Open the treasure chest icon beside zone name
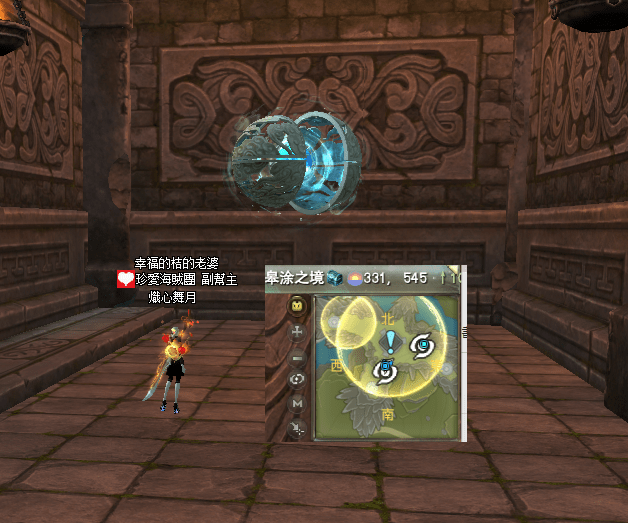The image size is (628, 523). click(335, 278)
